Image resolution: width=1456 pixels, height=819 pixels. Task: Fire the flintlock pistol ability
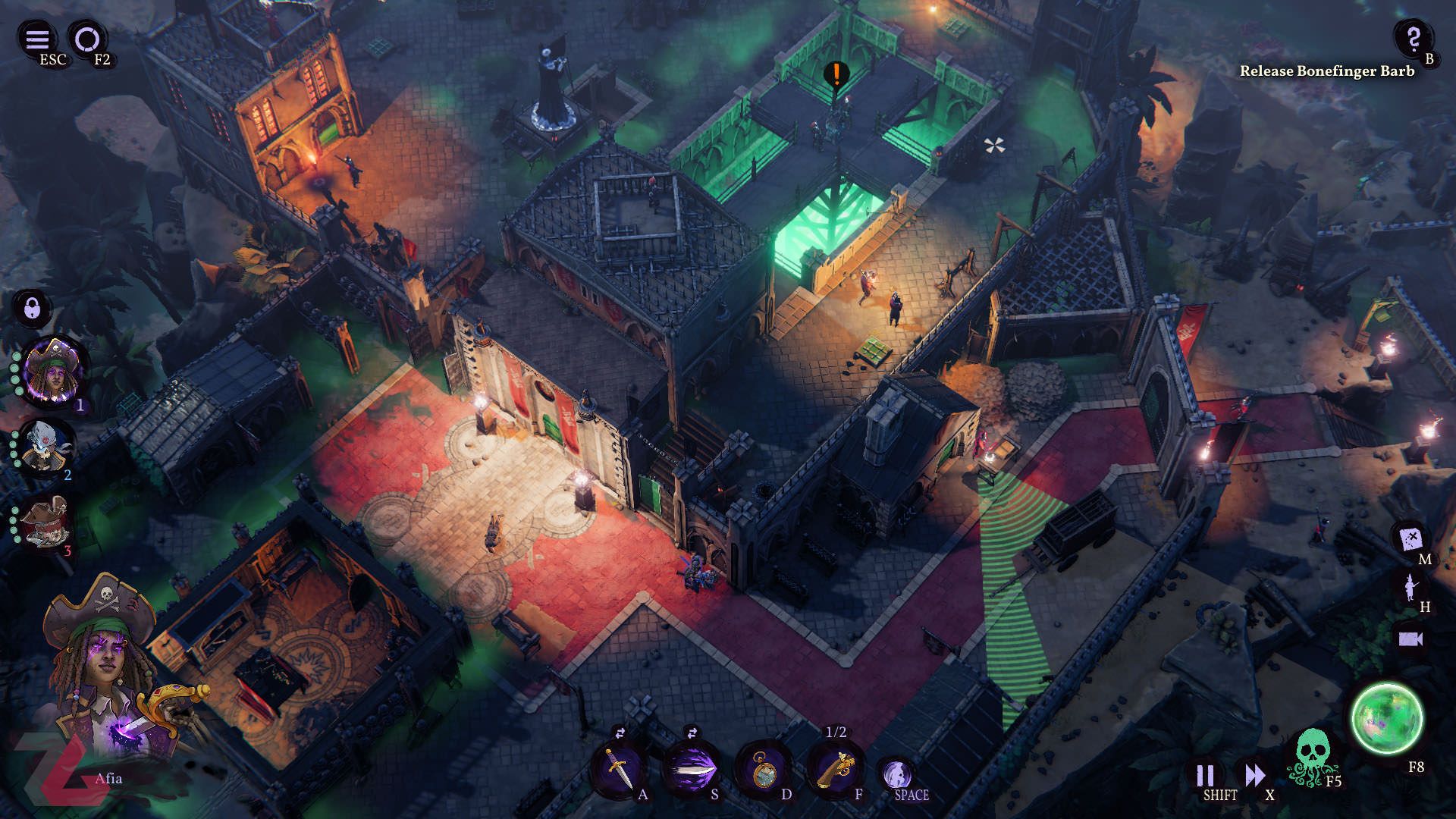(835, 770)
